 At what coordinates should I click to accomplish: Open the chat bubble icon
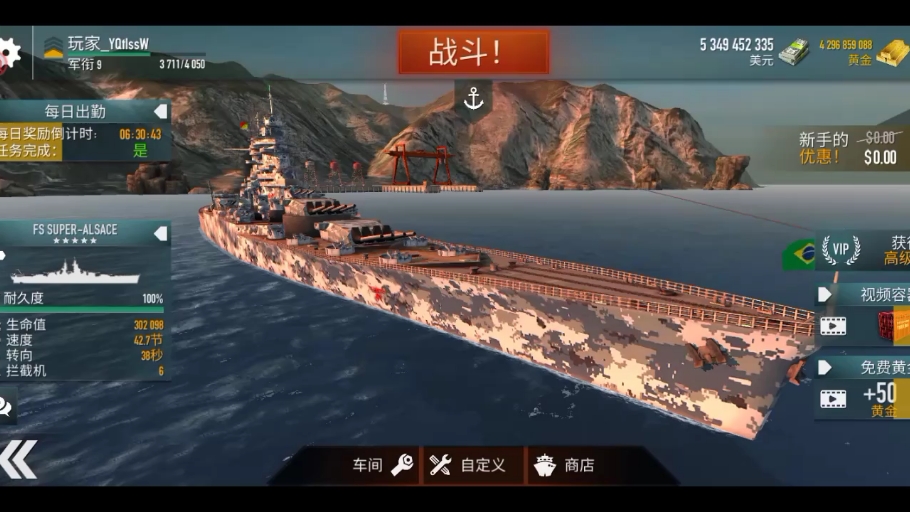click(x=6, y=405)
